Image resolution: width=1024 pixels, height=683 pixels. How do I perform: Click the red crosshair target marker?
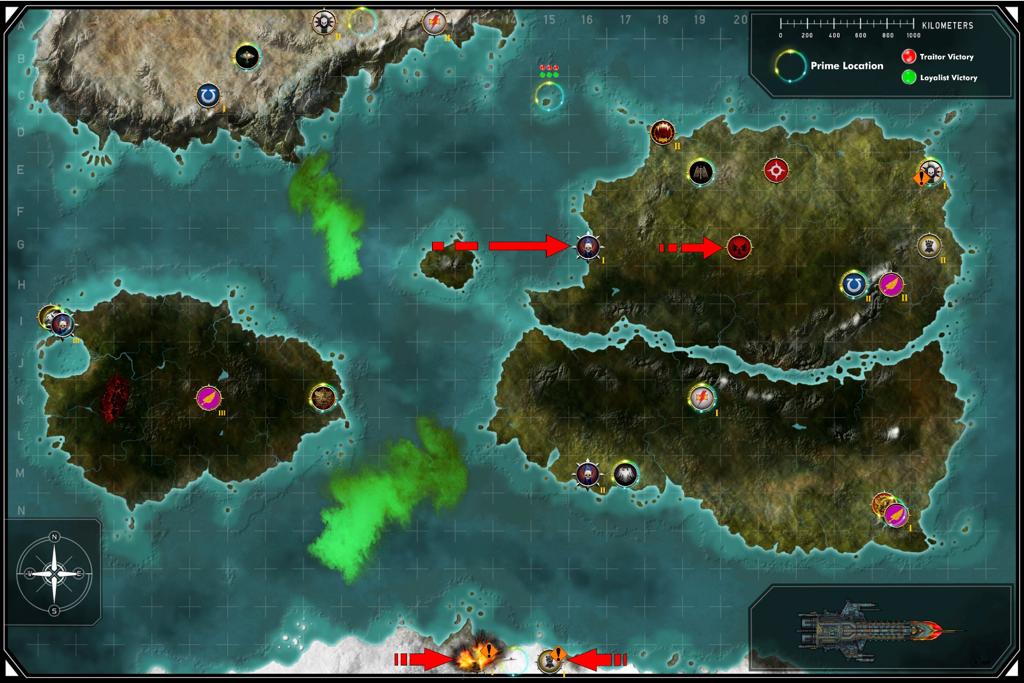click(776, 170)
